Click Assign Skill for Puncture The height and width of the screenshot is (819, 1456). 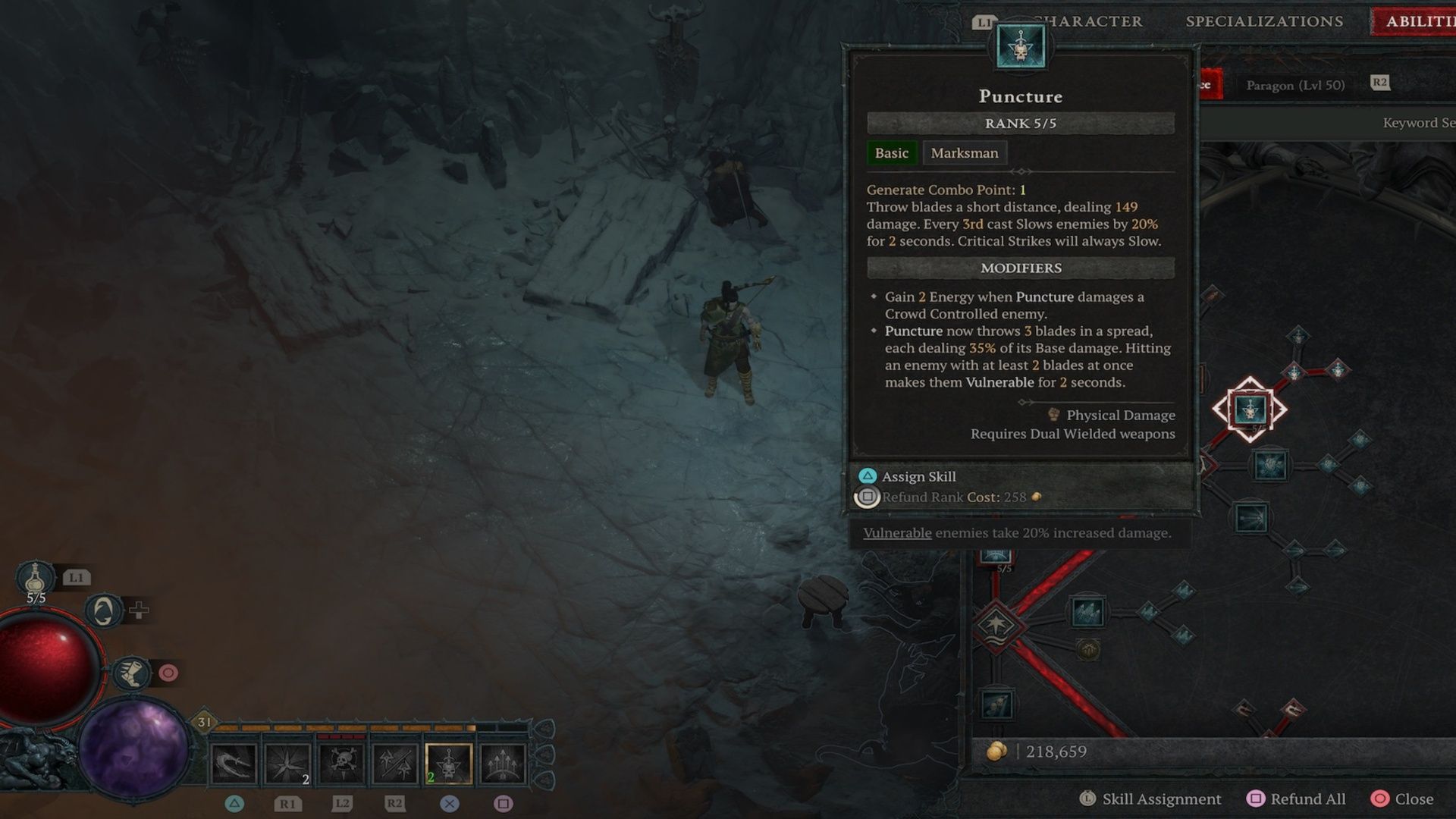click(918, 476)
